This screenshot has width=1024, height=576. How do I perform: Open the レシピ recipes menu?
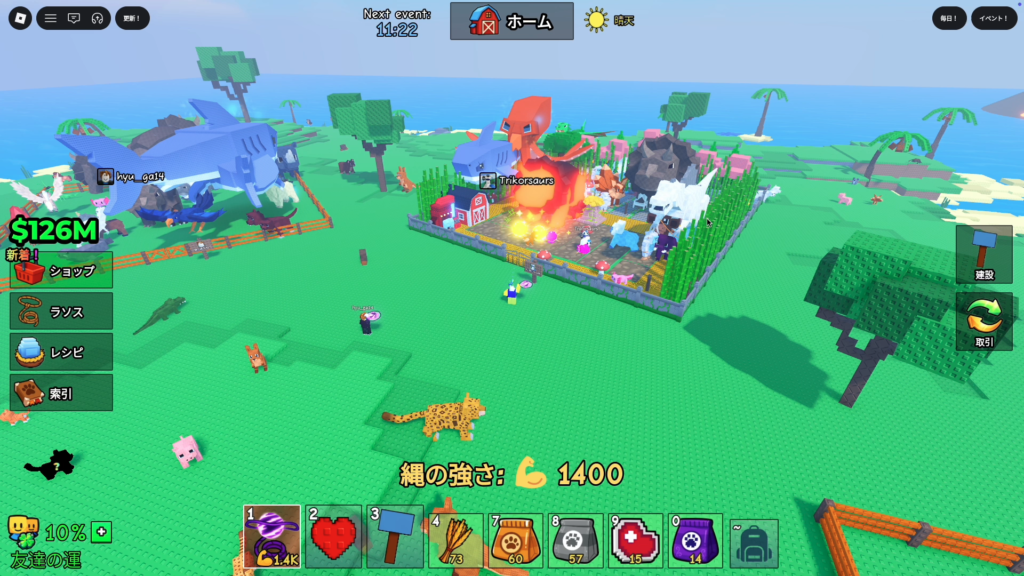[x=62, y=353]
